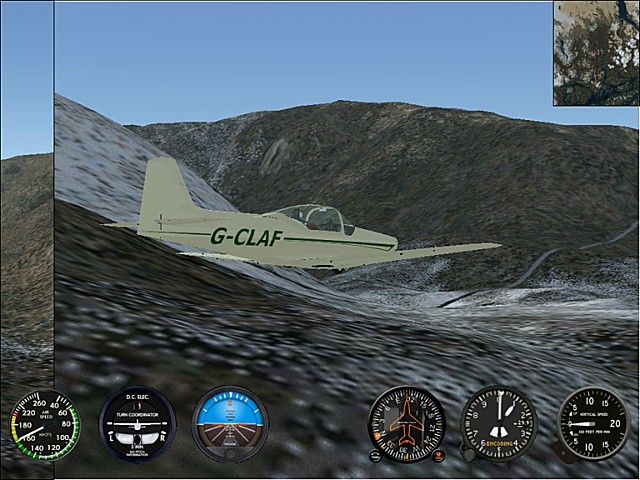Click the terrain minimap

point(596,52)
